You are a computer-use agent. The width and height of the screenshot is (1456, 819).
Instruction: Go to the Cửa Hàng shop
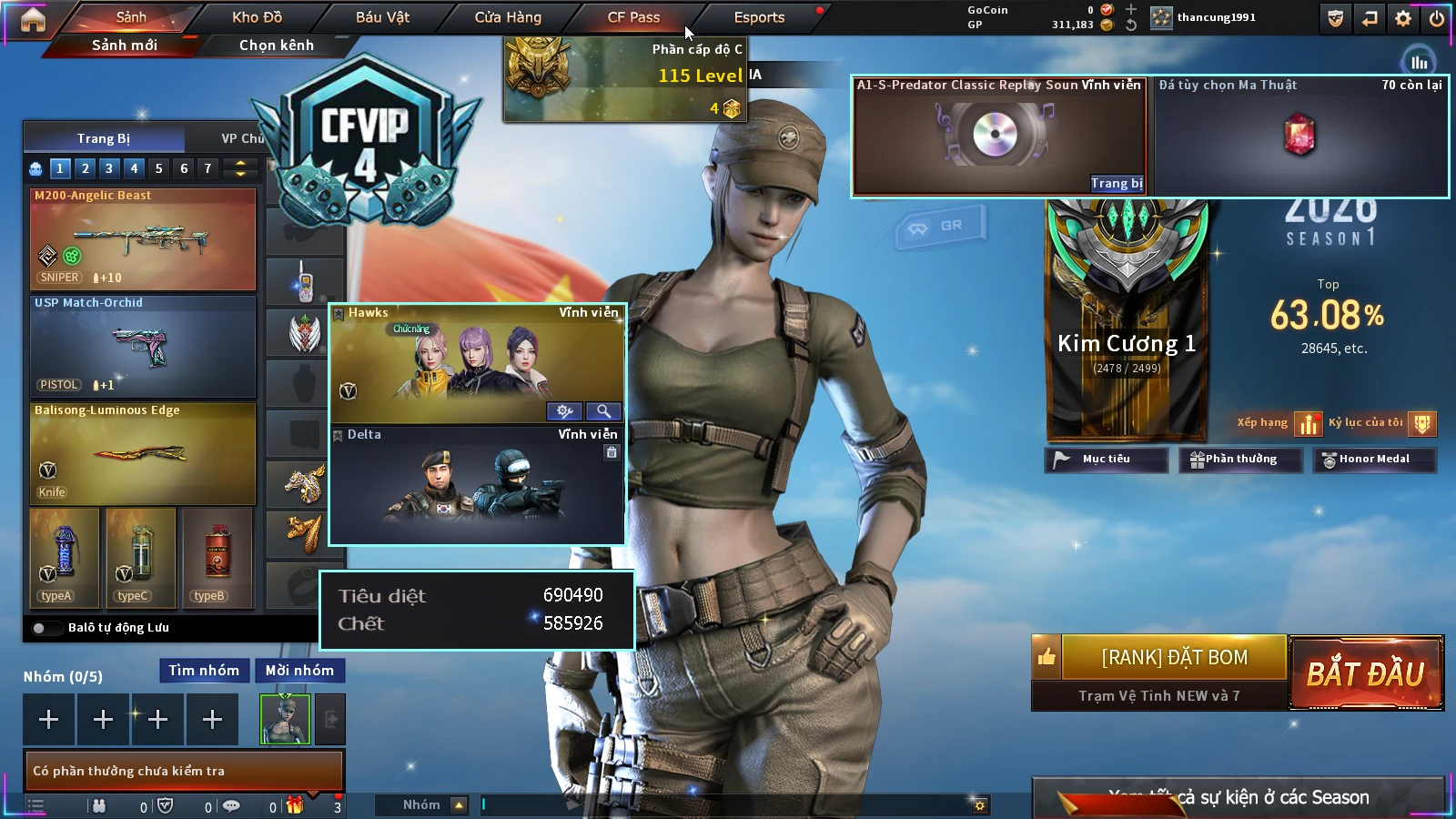point(508,17)
